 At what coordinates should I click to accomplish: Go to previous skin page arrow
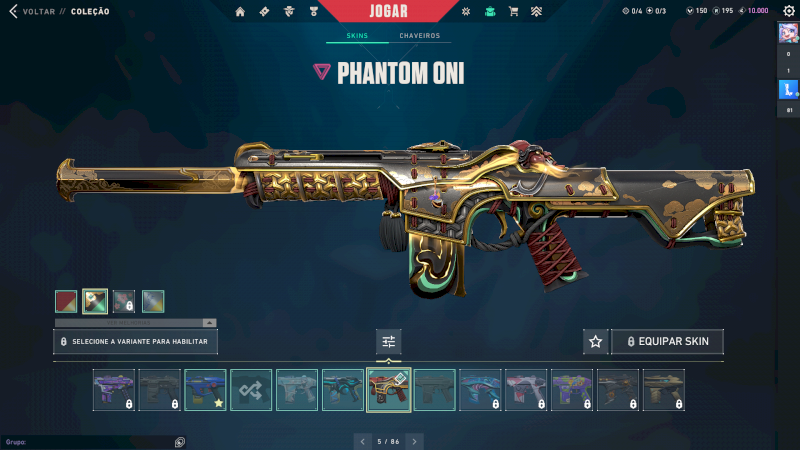[361, 441]
